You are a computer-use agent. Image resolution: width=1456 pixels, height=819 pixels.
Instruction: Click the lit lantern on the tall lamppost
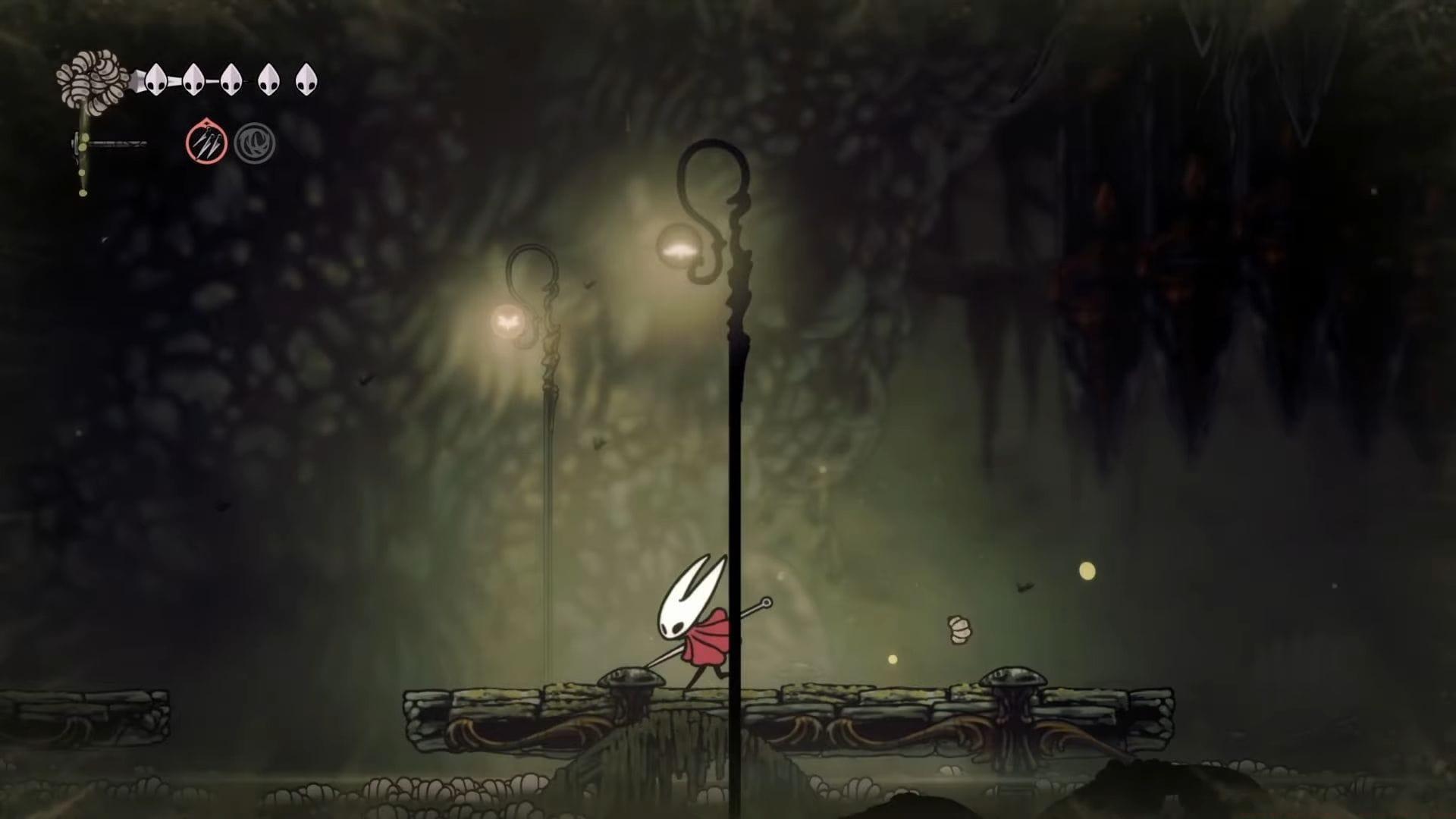[680, 246]
